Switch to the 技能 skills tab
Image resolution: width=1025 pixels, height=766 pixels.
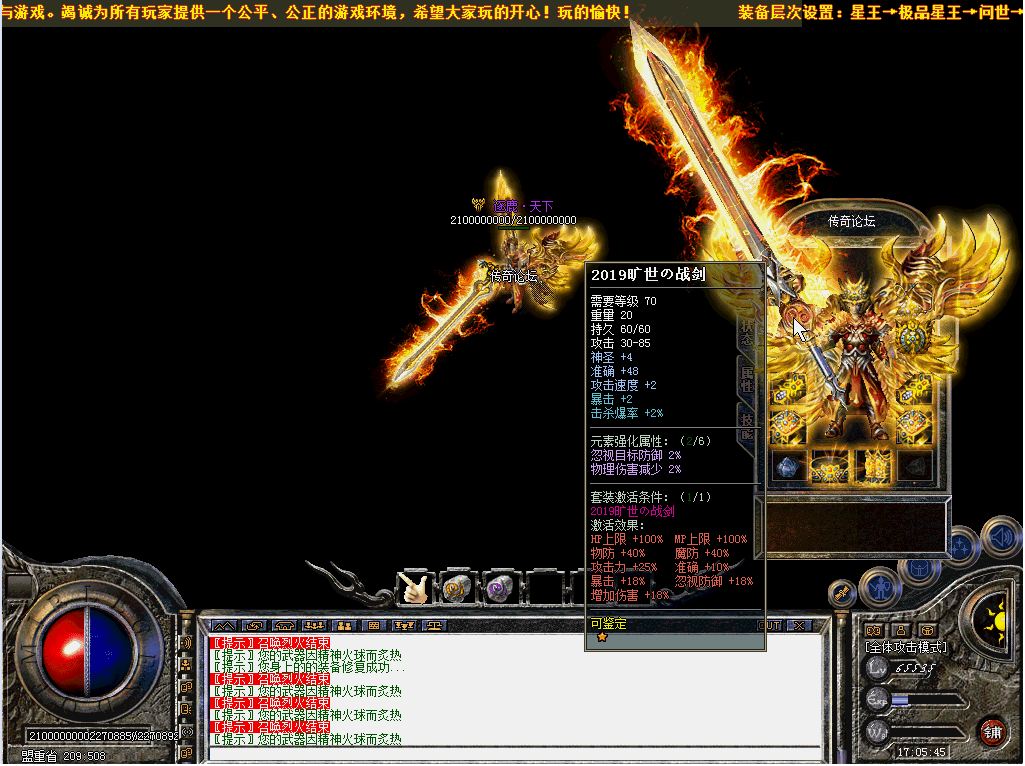point(746,424)
